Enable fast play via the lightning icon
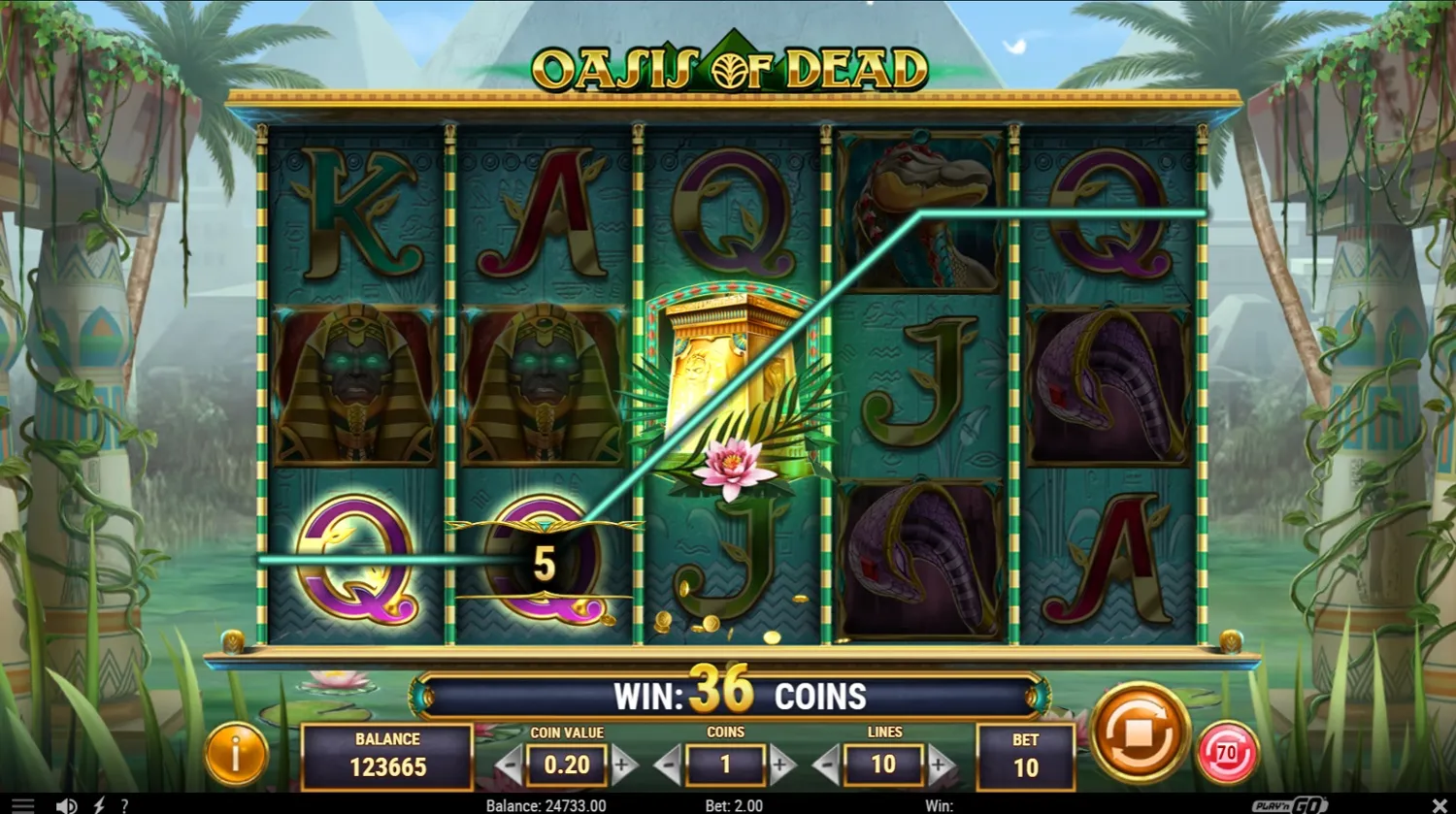1456x814 pixels. (x=97, y=805)
